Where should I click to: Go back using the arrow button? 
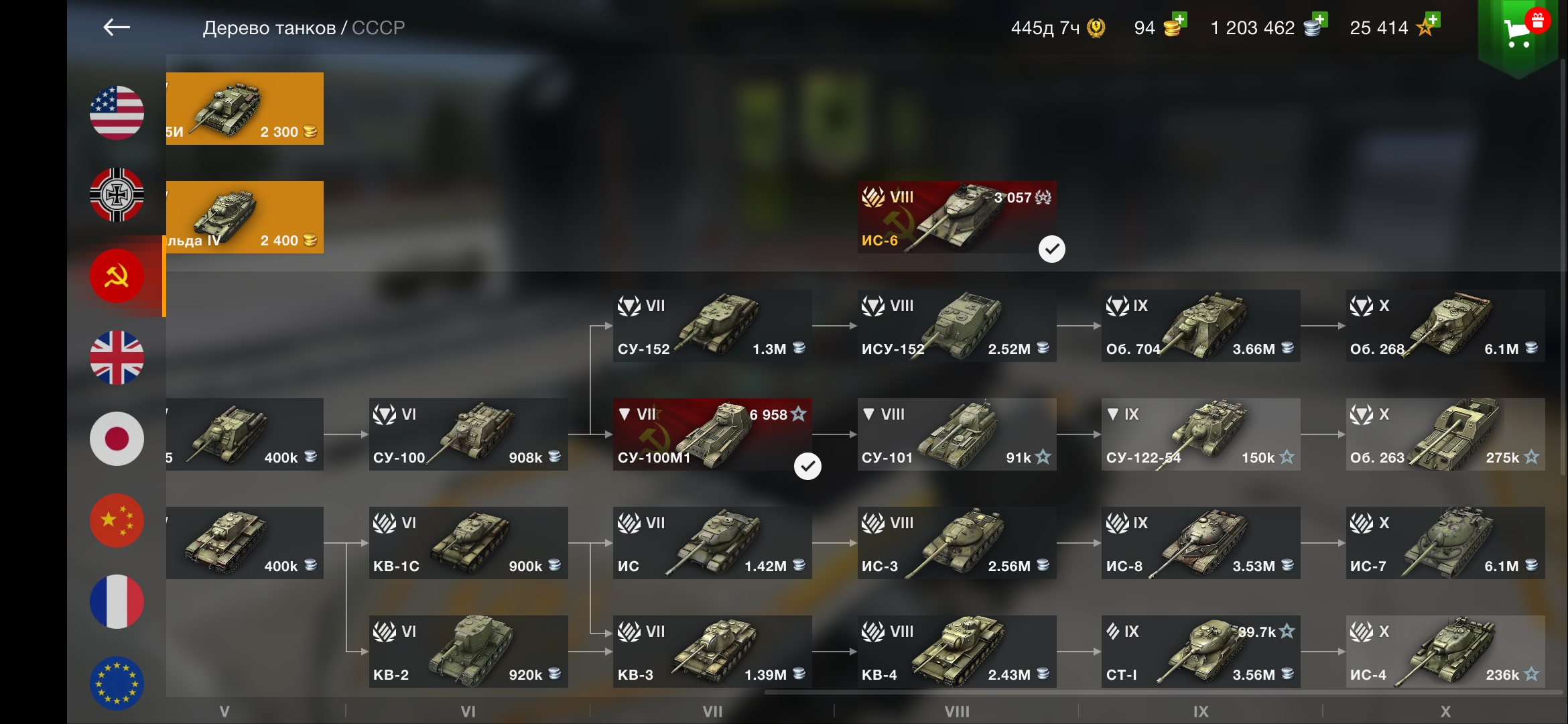point(117,27)
